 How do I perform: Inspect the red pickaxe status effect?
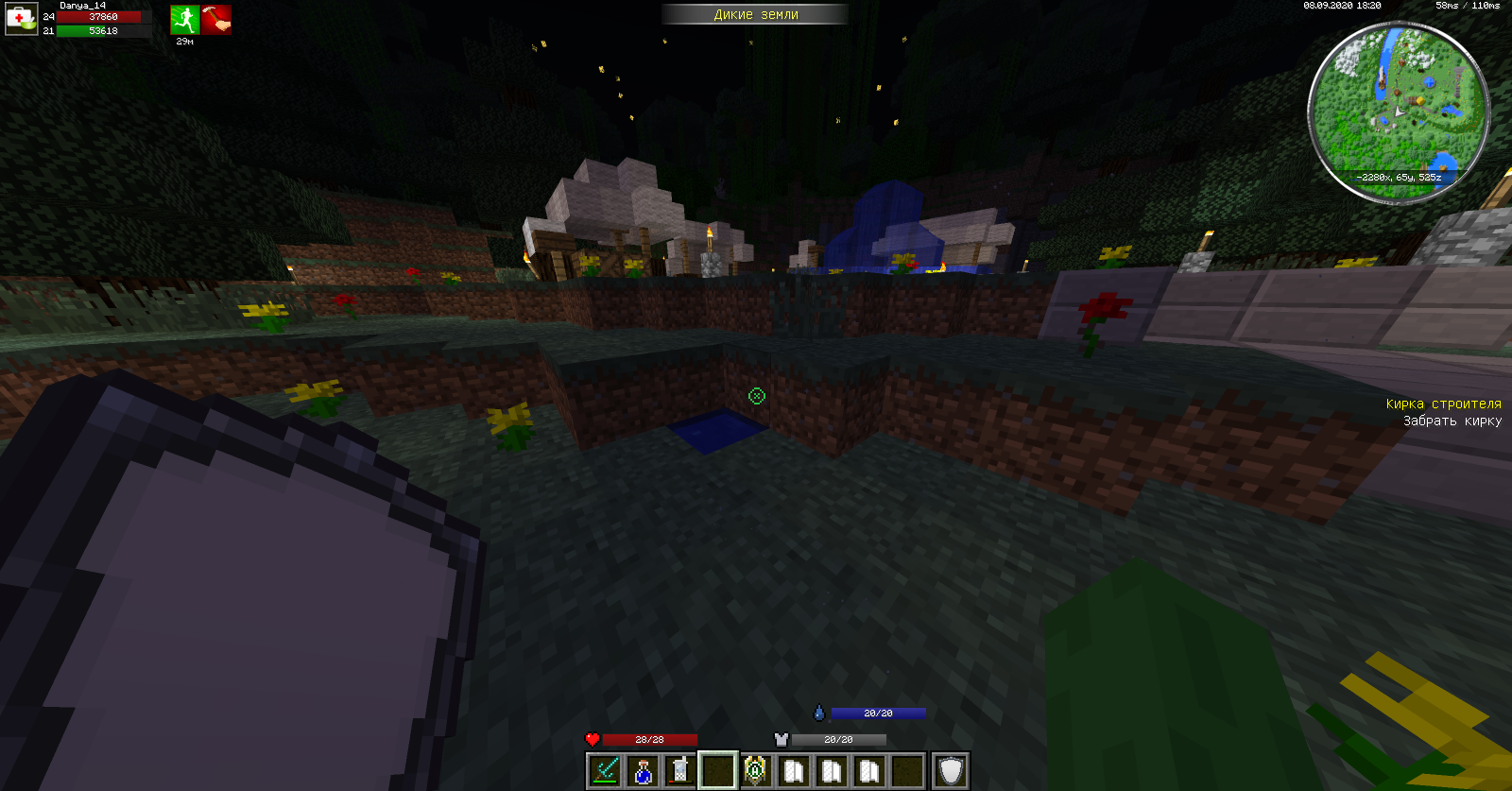[216, 20]
